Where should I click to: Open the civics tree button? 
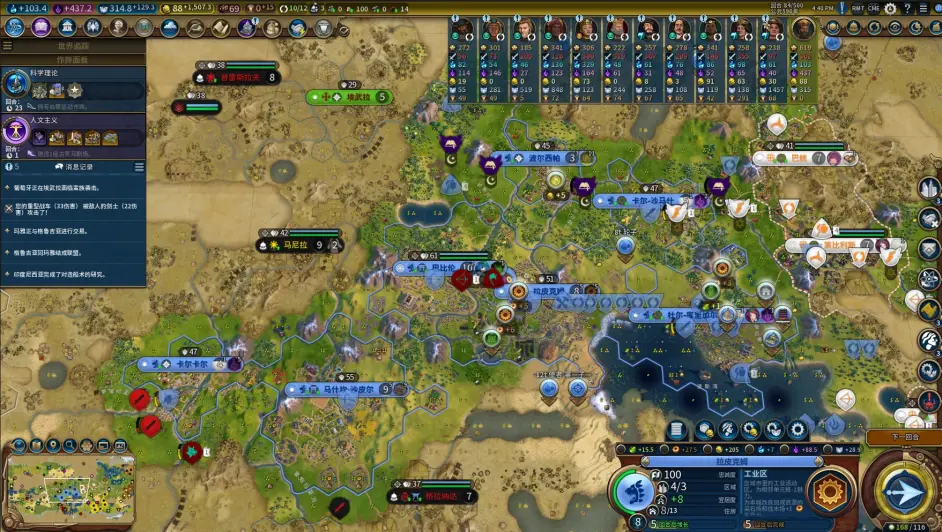41,27
